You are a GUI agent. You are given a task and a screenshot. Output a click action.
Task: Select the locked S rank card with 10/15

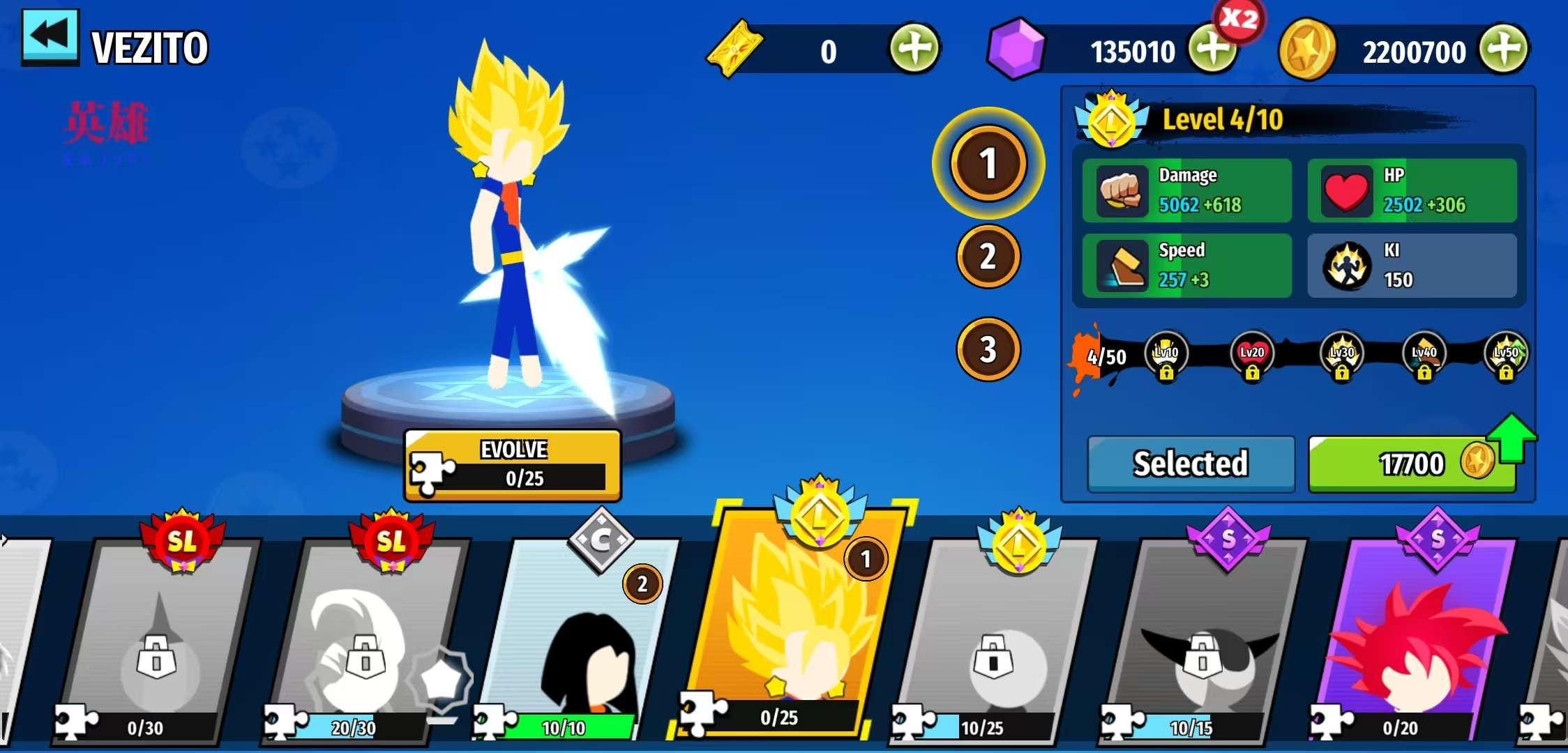point(1203,641)
